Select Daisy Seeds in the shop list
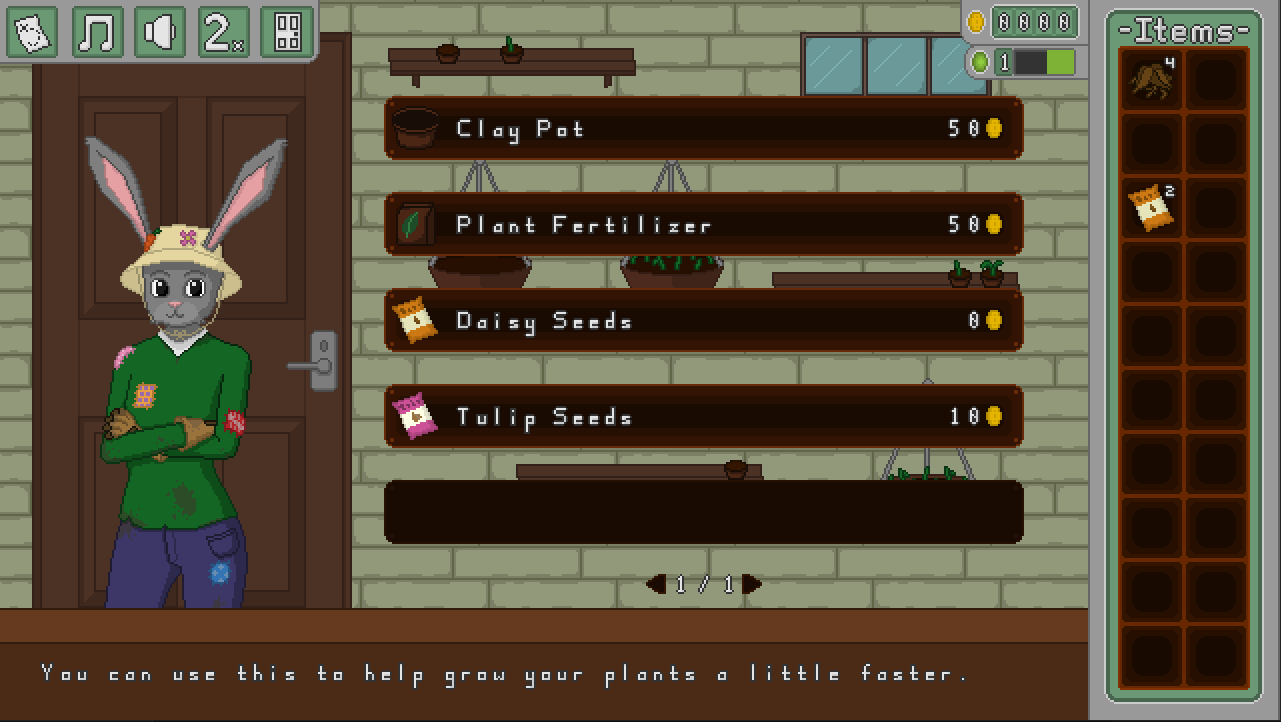Viewport: 1281px width, 722px height. click(x=703, y=320)
